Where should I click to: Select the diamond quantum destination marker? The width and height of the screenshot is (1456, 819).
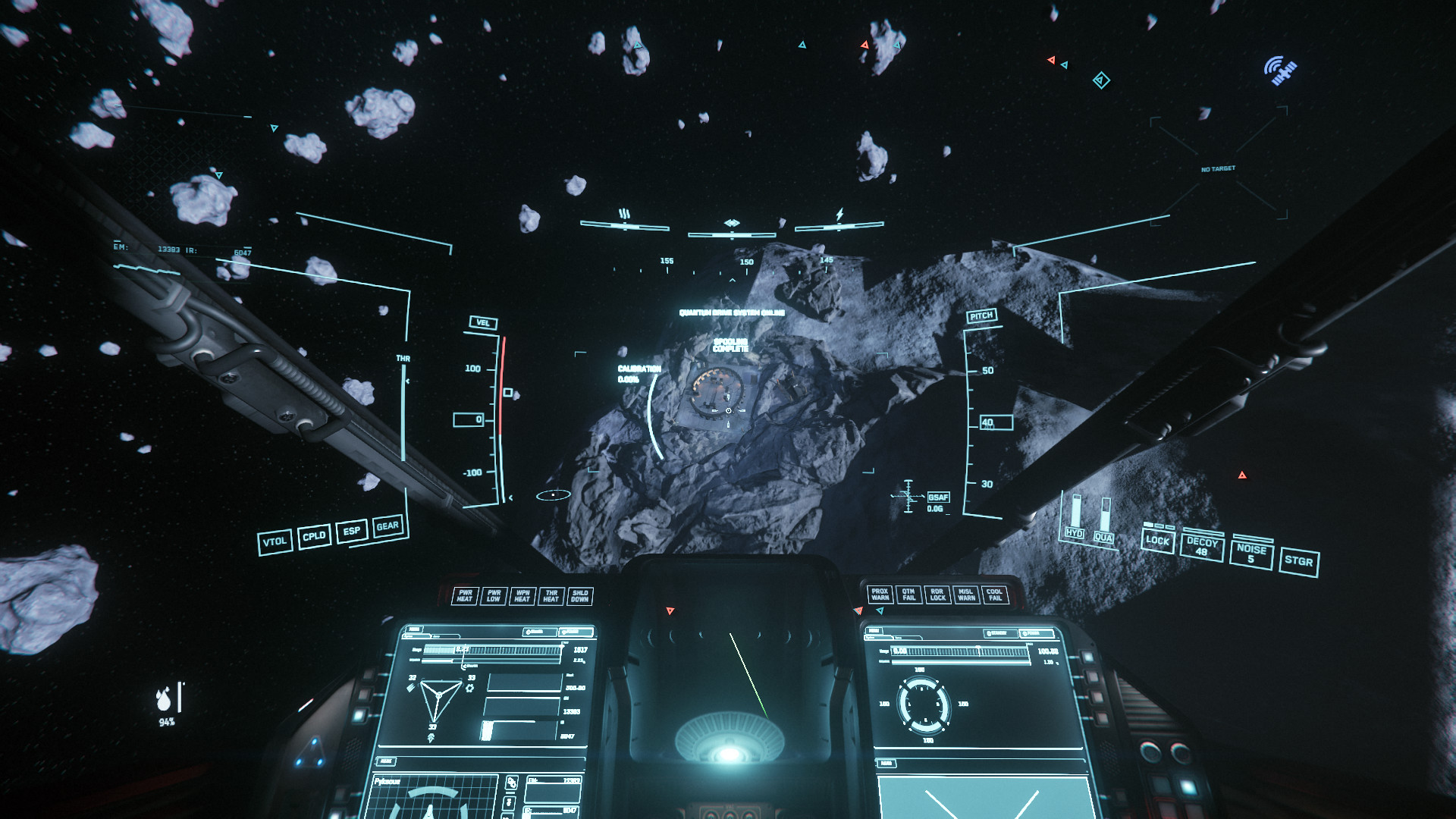pos(1101,80)
